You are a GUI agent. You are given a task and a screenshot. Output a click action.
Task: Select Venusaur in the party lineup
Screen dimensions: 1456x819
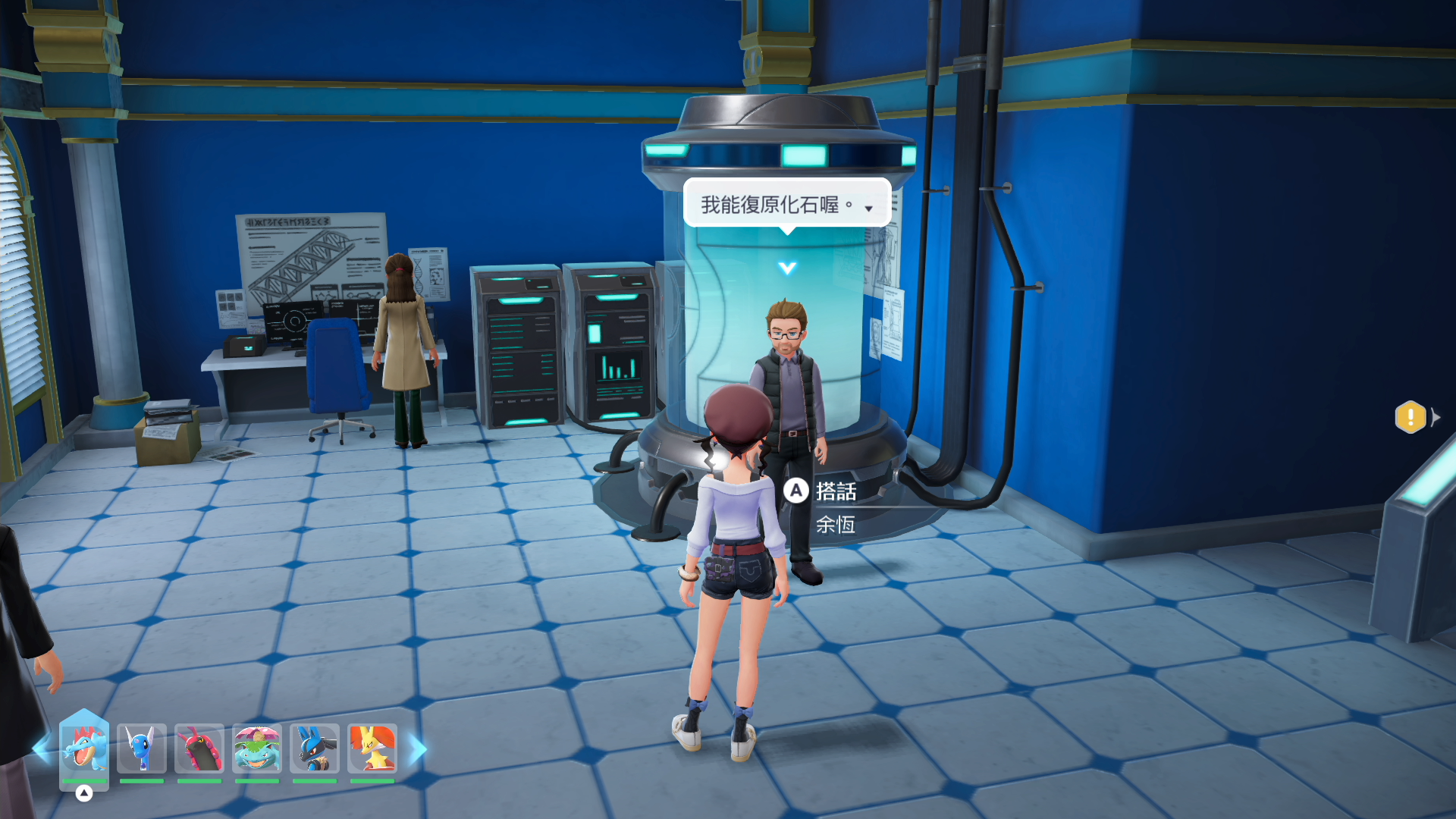point(257,748)
